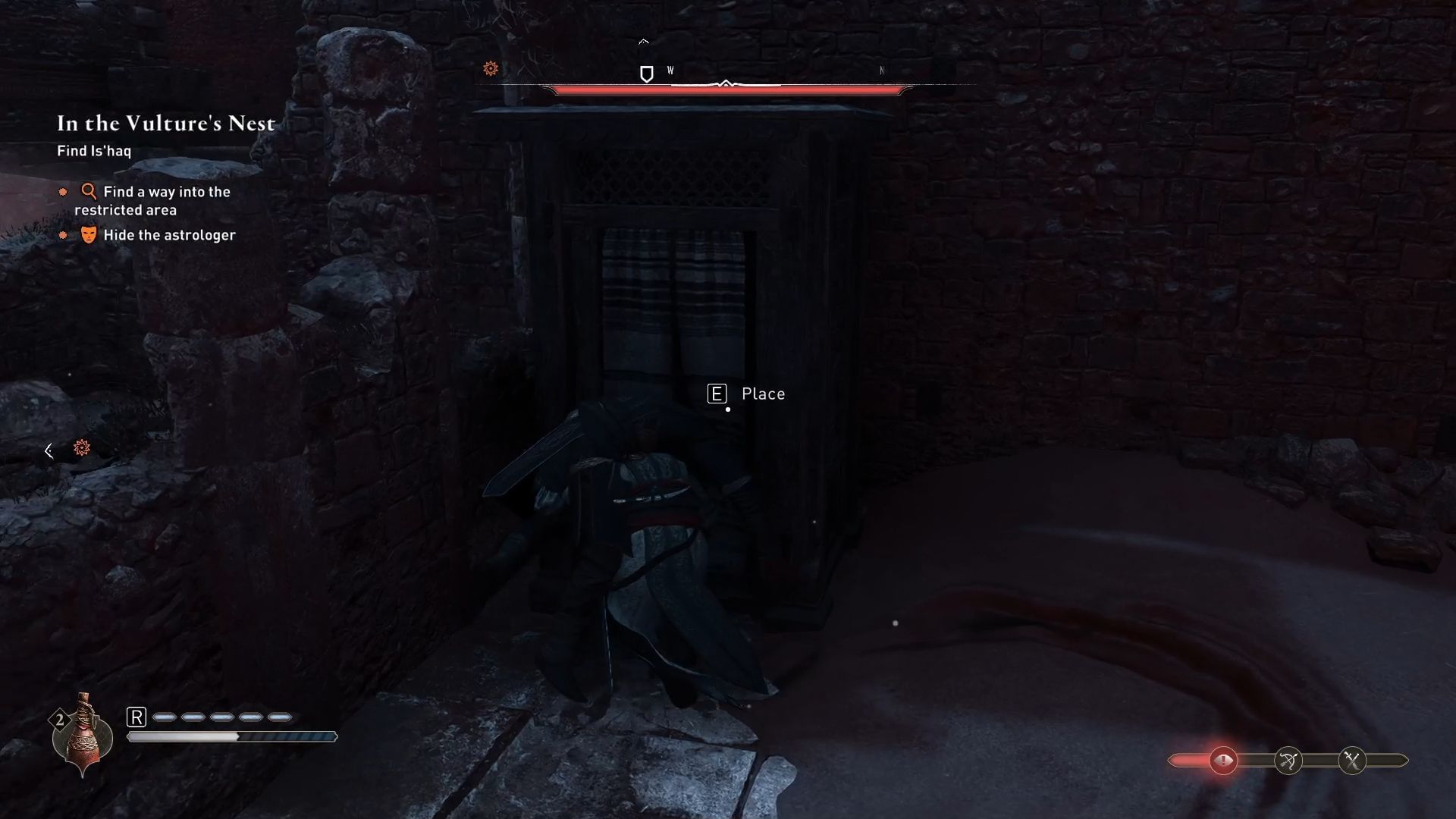Click the bow and arrow weapon icon
Image resolution: width=1456 pixels, height=819 pixels.
coord(1287,761)
